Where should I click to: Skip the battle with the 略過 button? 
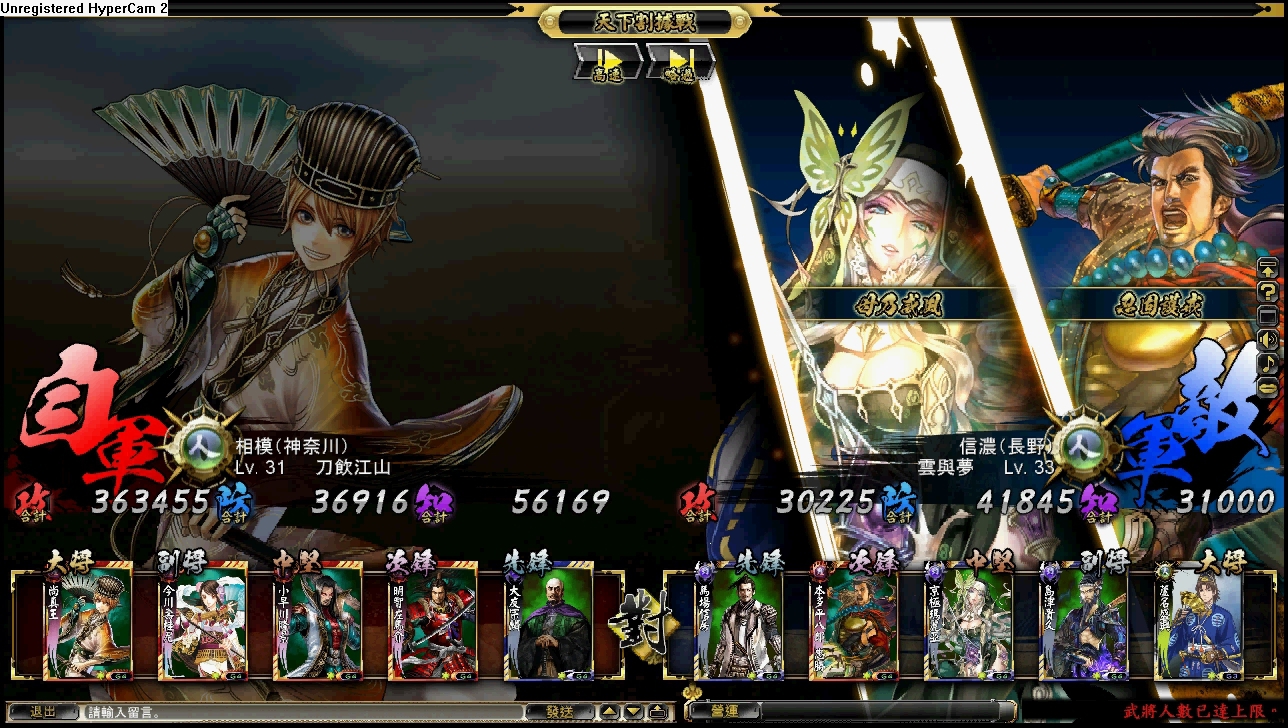[x=680, y=62]
